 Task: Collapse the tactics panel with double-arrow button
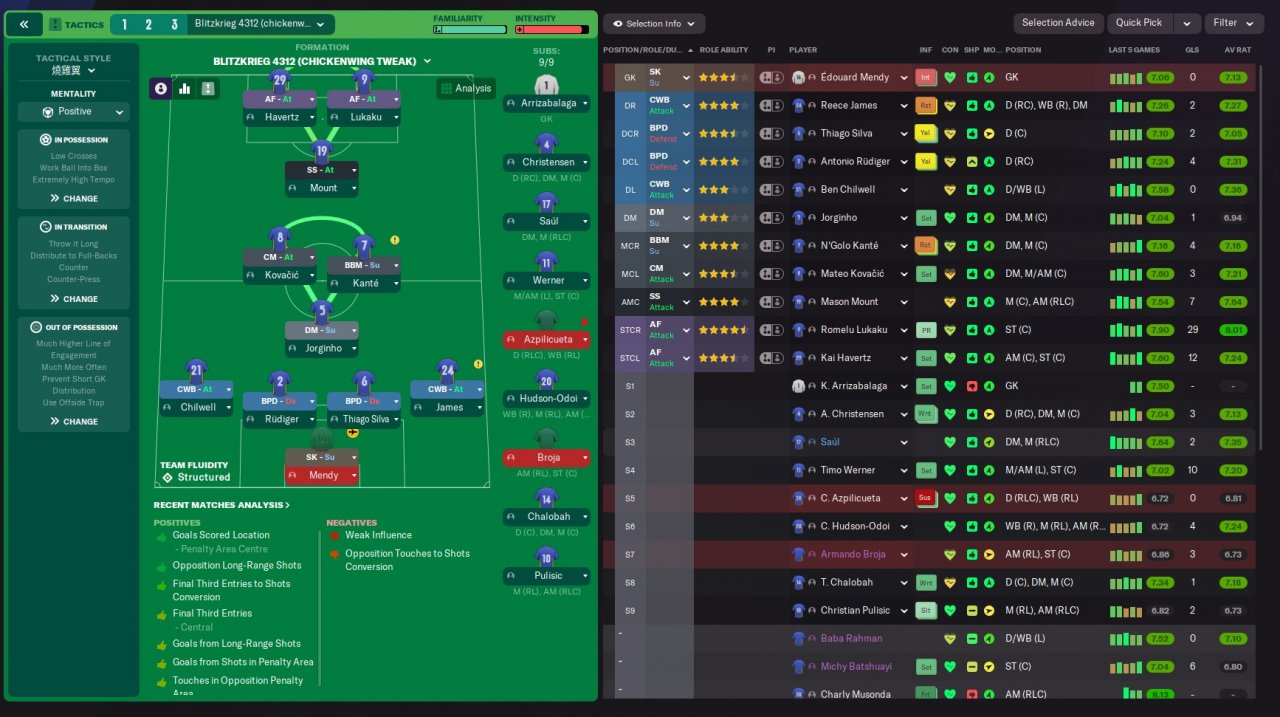[x=24, y=24]
